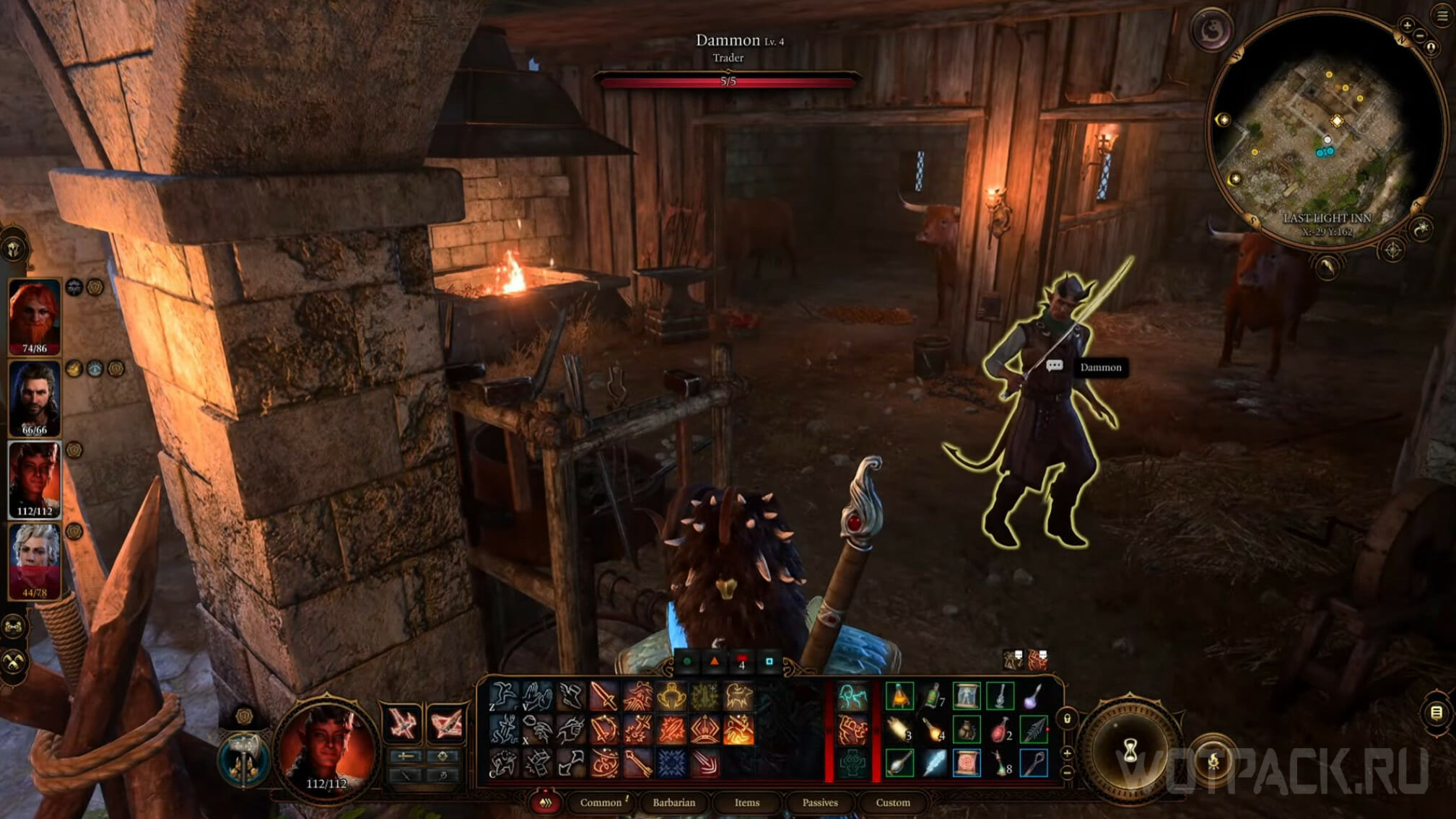Zoom out the minimap
Image resolution: width=1456 pixels, height=819 pixels.
[1420, 35]
